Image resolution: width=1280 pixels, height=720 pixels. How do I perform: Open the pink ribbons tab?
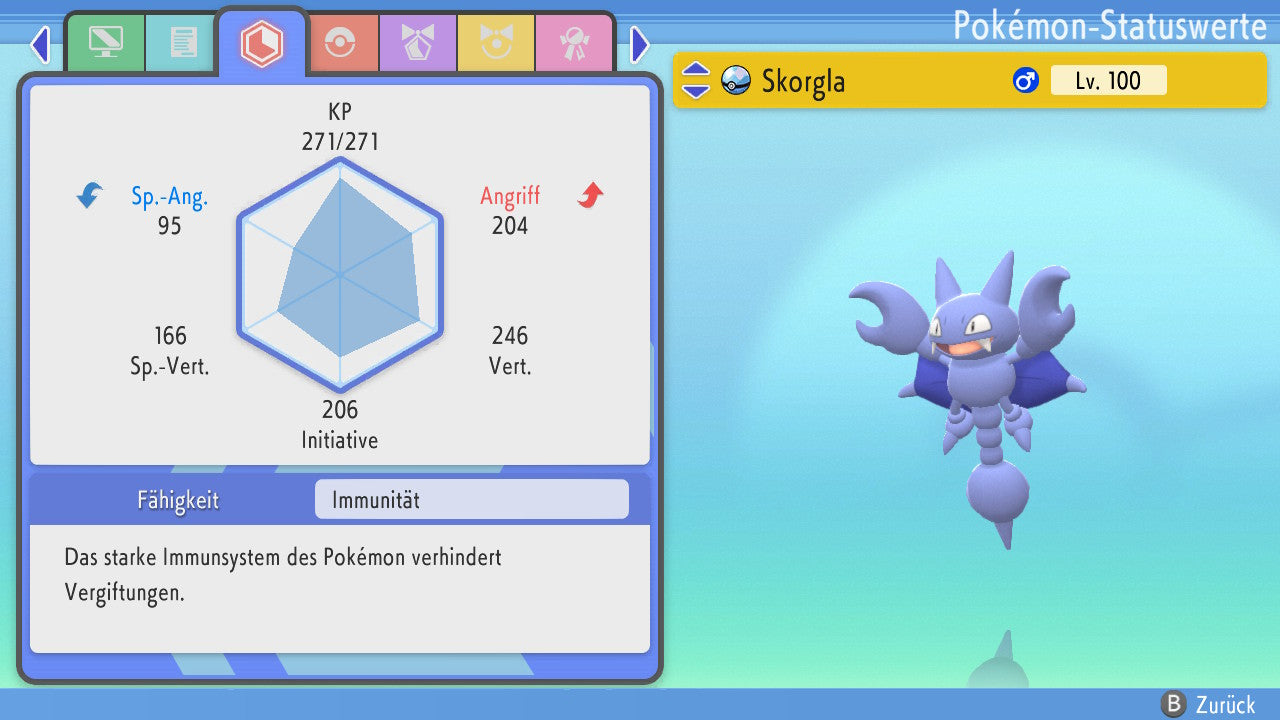tap(573, 44)
